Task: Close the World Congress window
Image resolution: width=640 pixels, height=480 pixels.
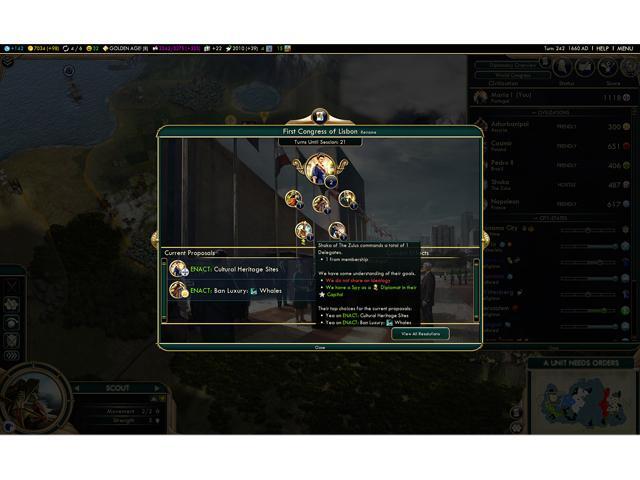Action: pyautogui.click(x=320, y=347)
